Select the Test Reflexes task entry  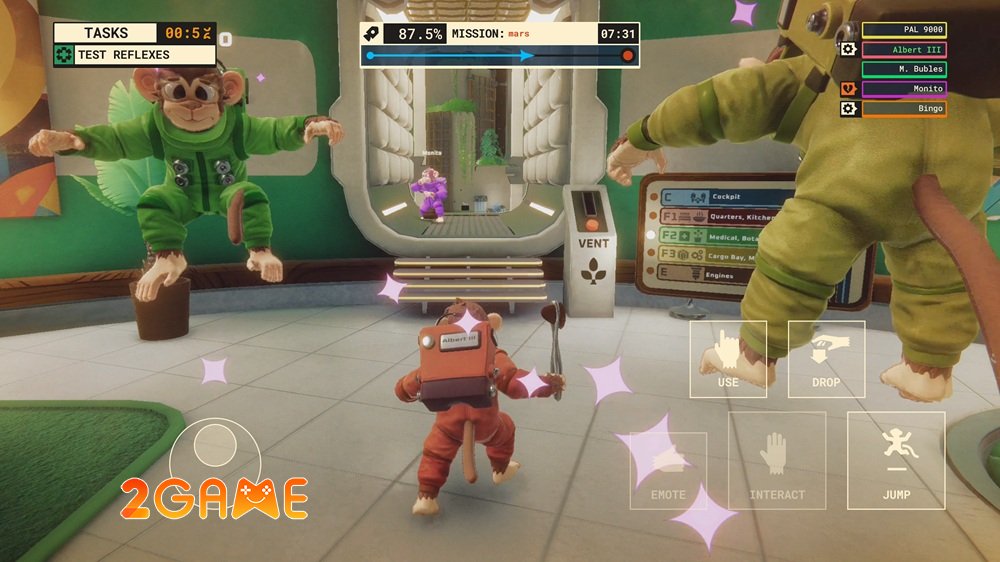135,55
